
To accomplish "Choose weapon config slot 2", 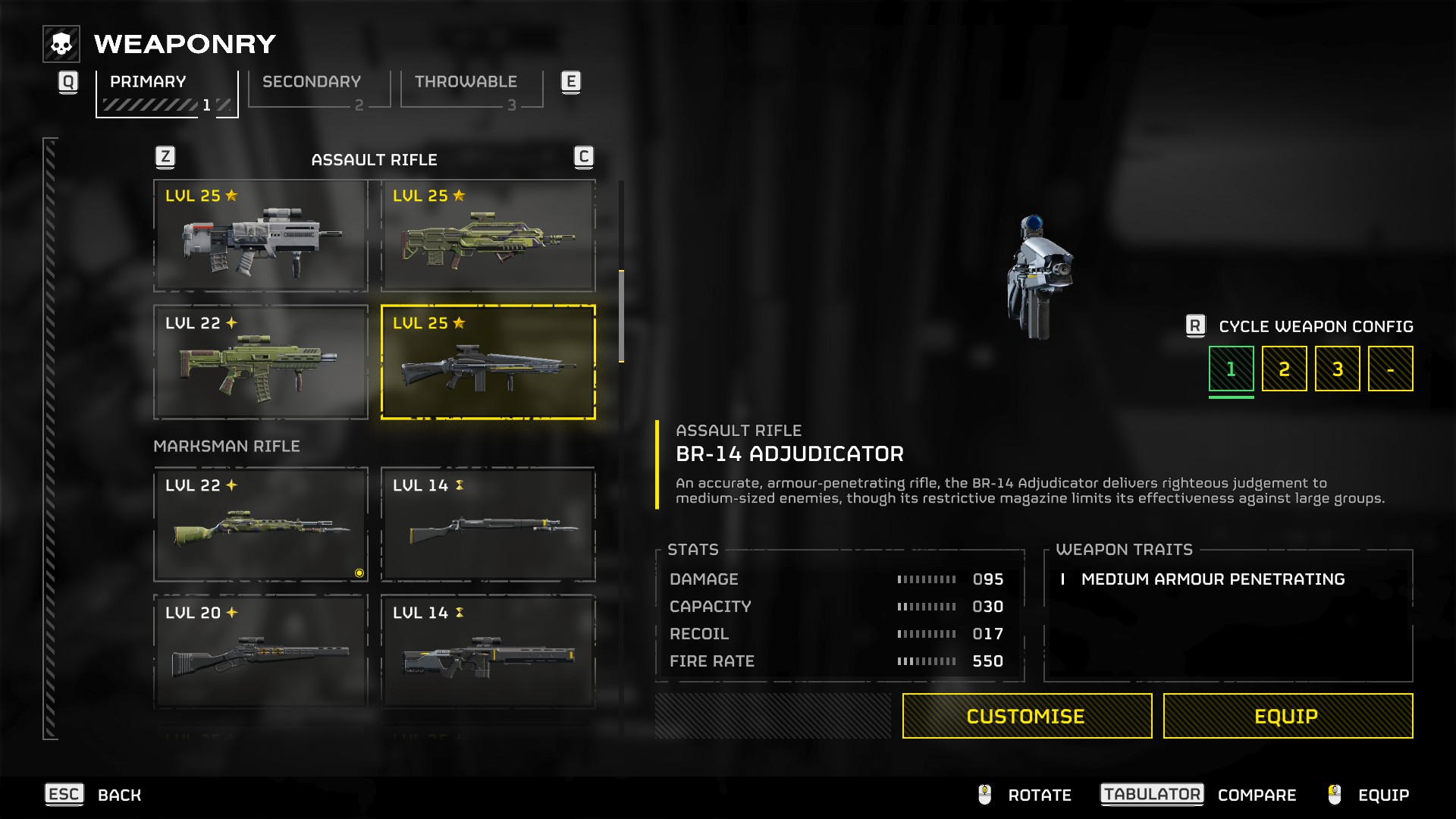I will pyautogui.click(x=1284, y=369).
